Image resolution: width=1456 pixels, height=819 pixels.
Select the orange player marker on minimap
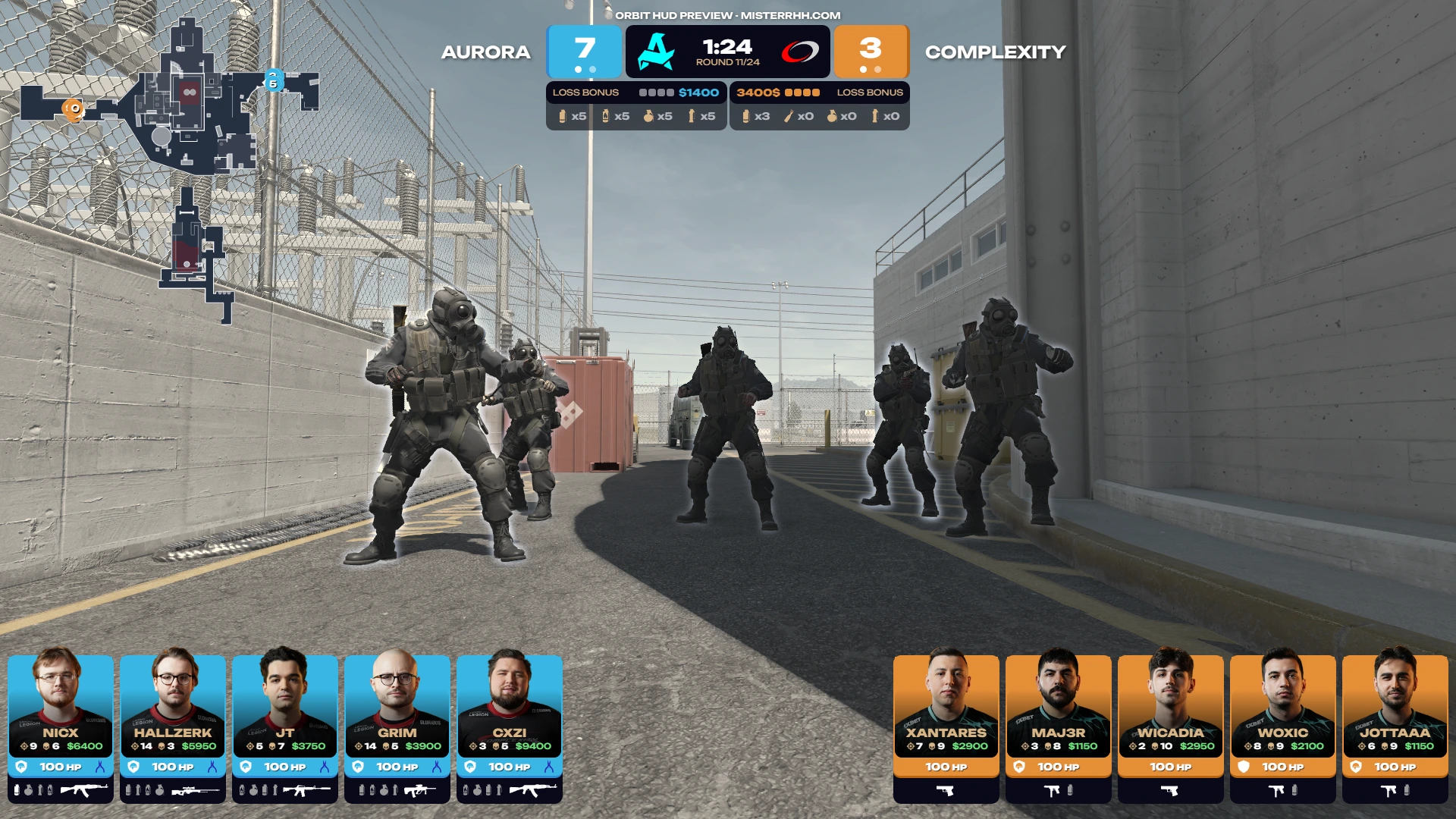[x=74, y=108]
